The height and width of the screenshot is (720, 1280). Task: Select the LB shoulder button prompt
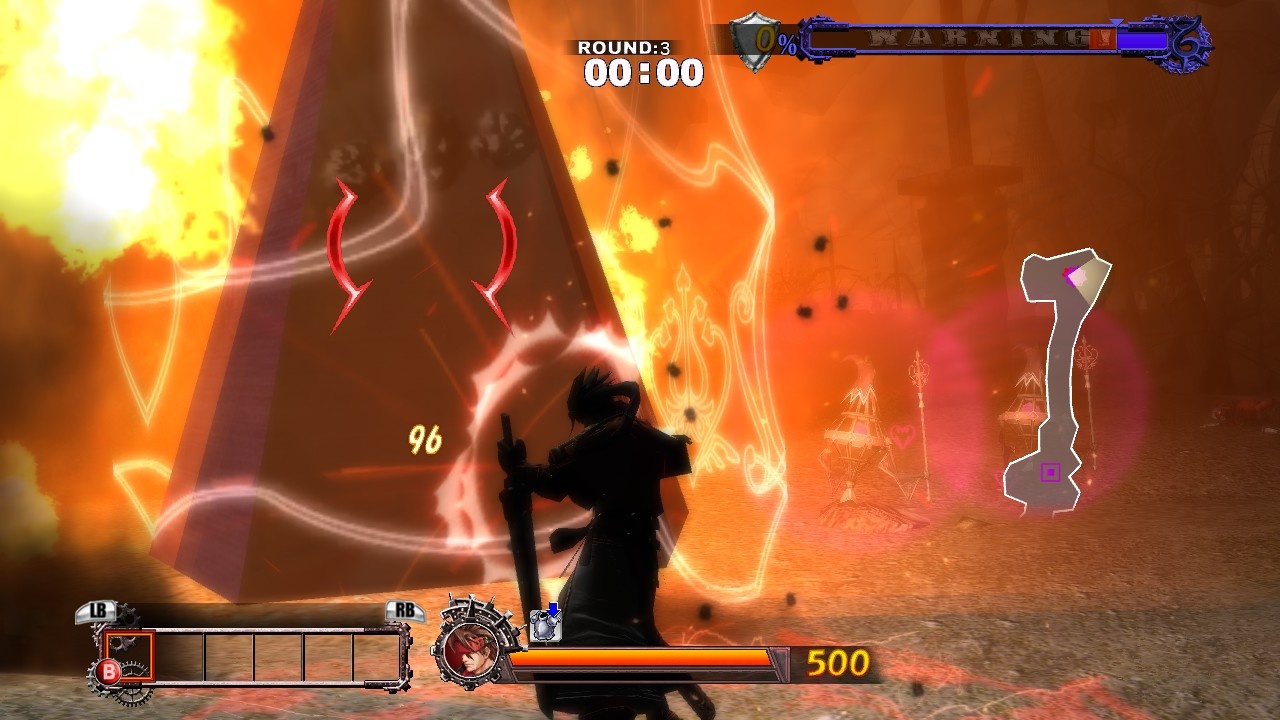(96, 610)
